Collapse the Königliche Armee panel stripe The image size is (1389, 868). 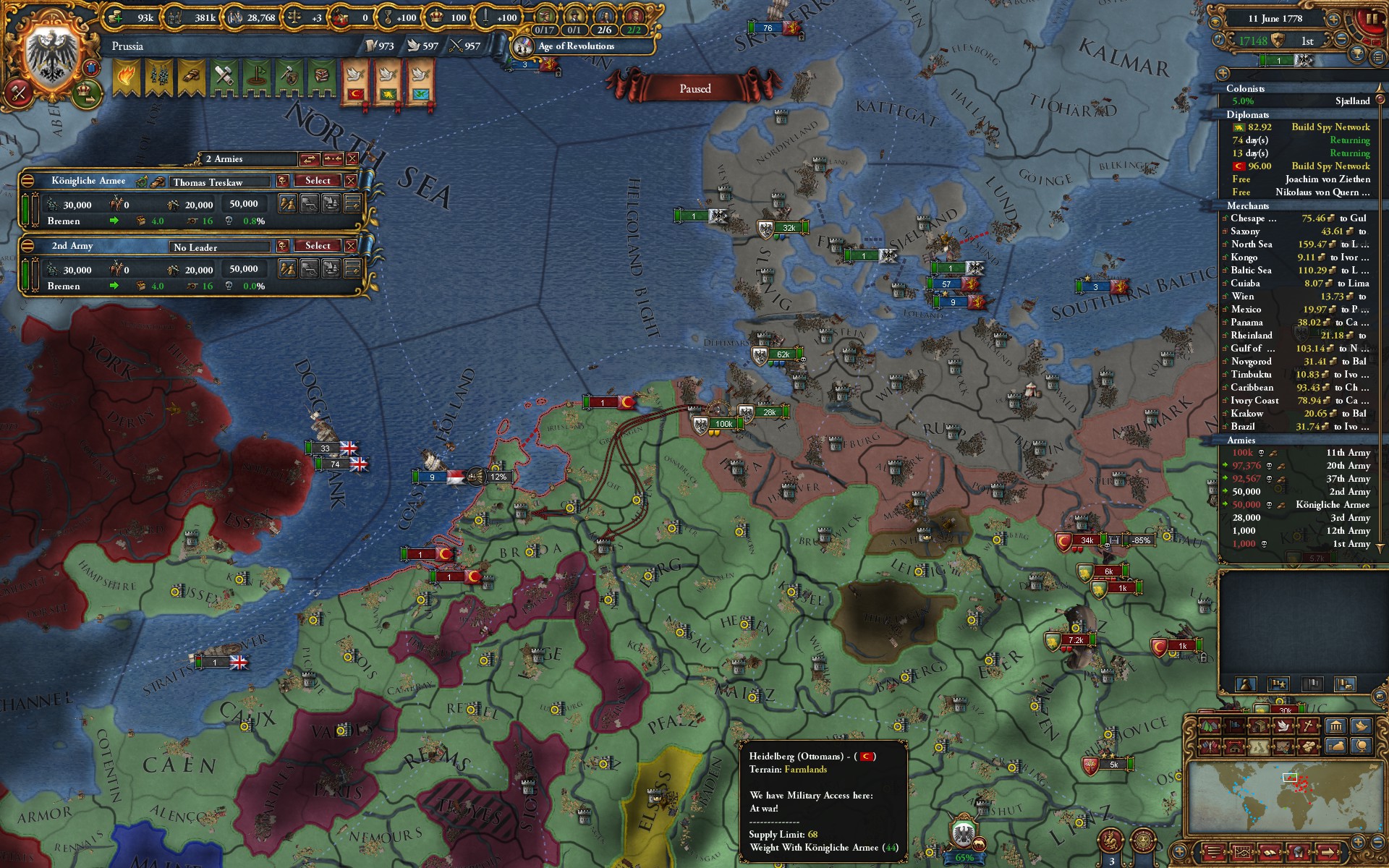coord(29,181)
